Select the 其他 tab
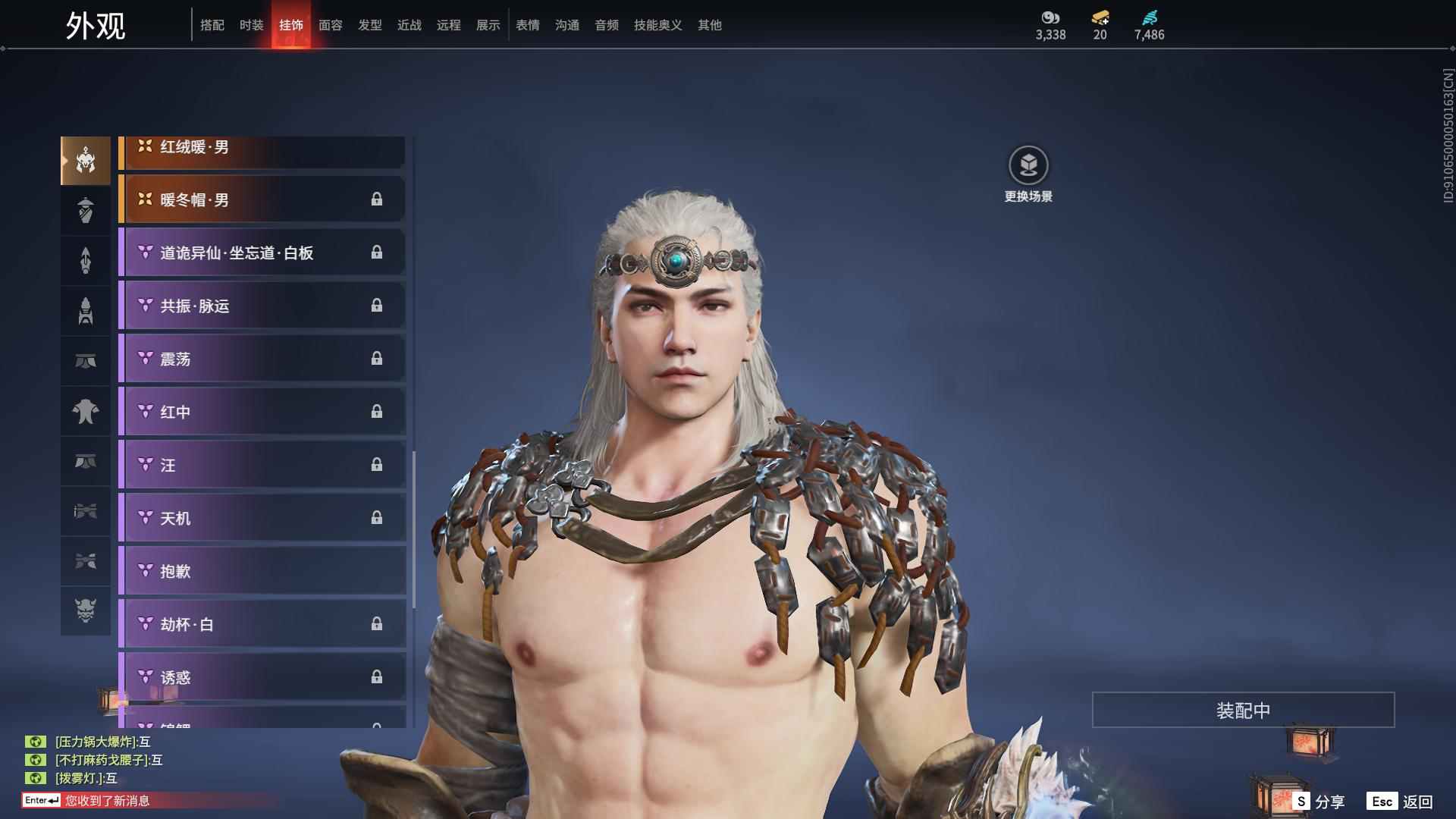The width and height of the screenshot is (1456, 819). point(710,25)
